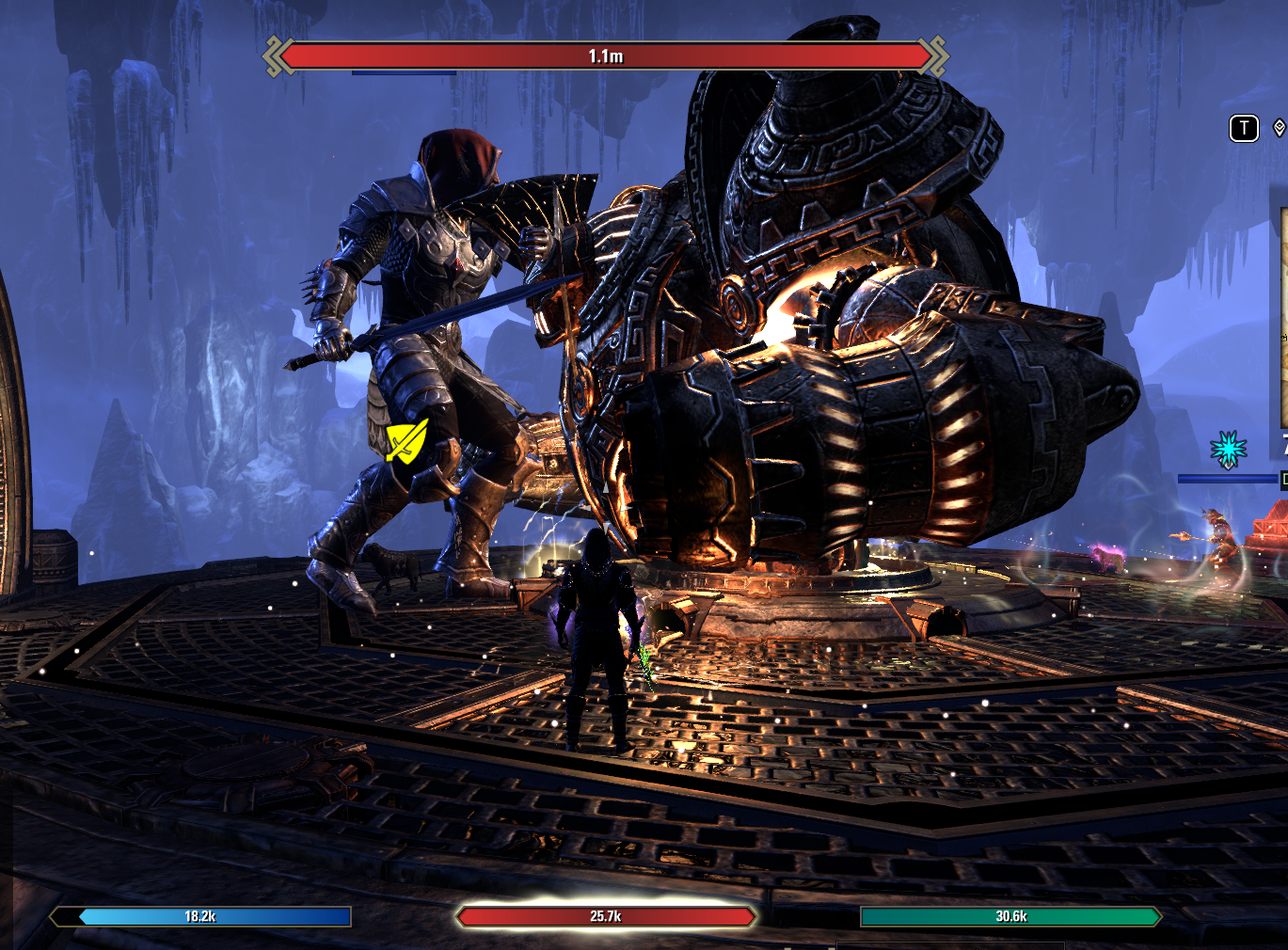Click the quest tracker diamond icon
1288x950 pixels.
point(1279,128)
